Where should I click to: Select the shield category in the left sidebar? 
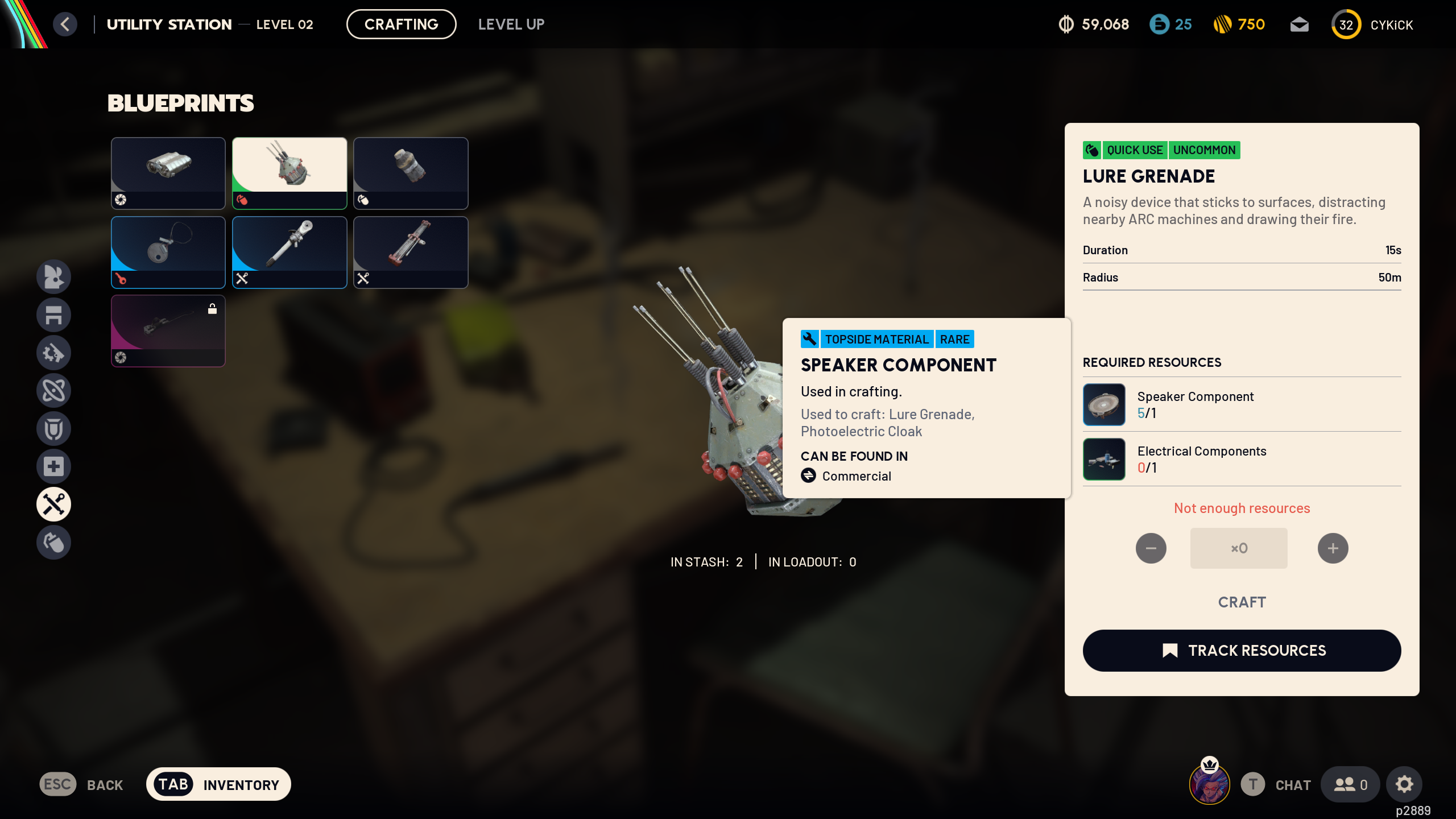[53, 428]
